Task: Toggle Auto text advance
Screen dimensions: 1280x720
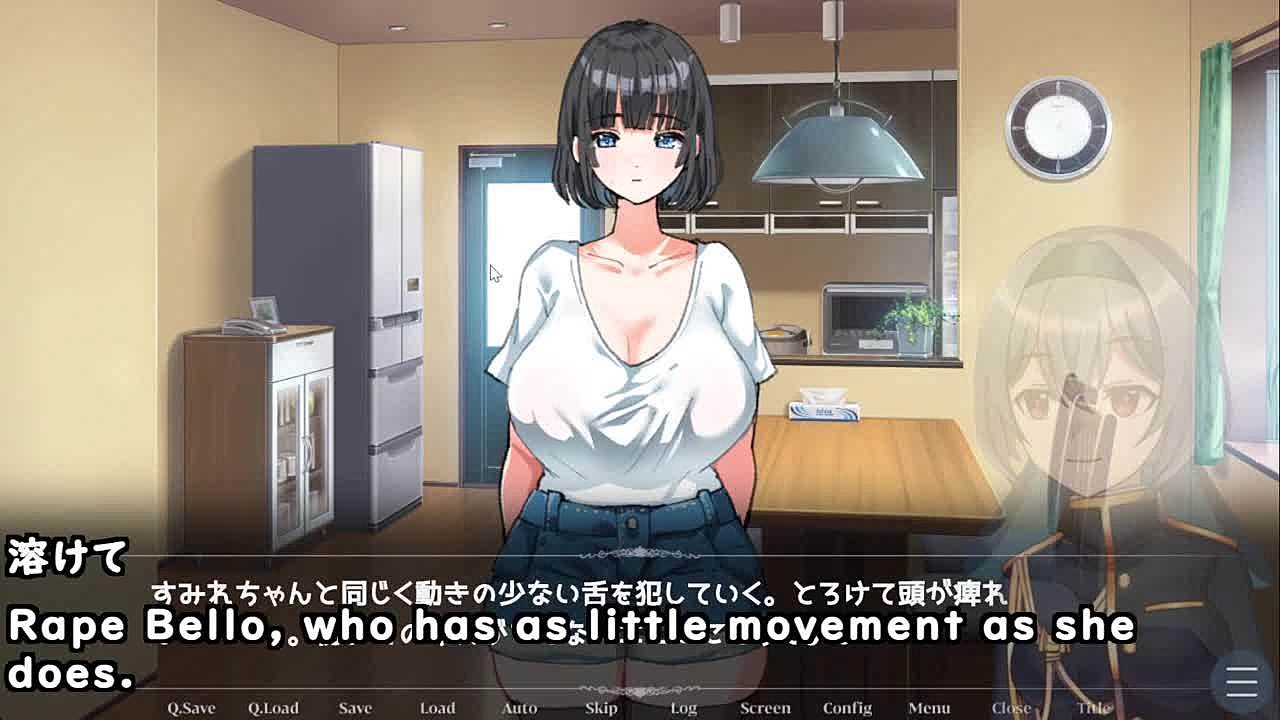Action: [x=519, y=708]
